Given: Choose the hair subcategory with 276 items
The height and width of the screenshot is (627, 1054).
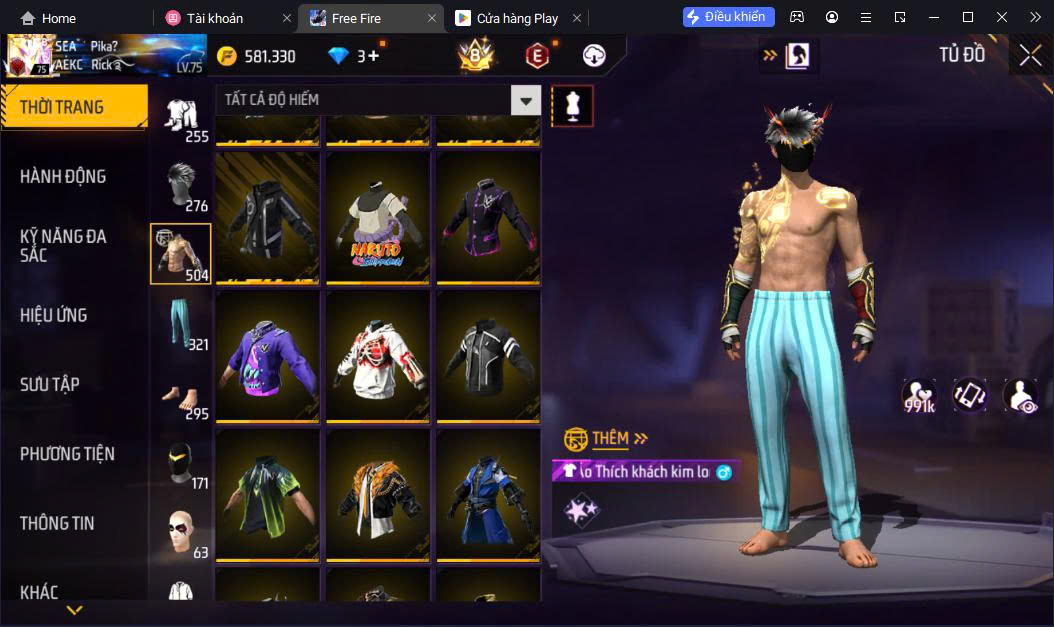Looking at the screenshot, I should pos(181,186).
